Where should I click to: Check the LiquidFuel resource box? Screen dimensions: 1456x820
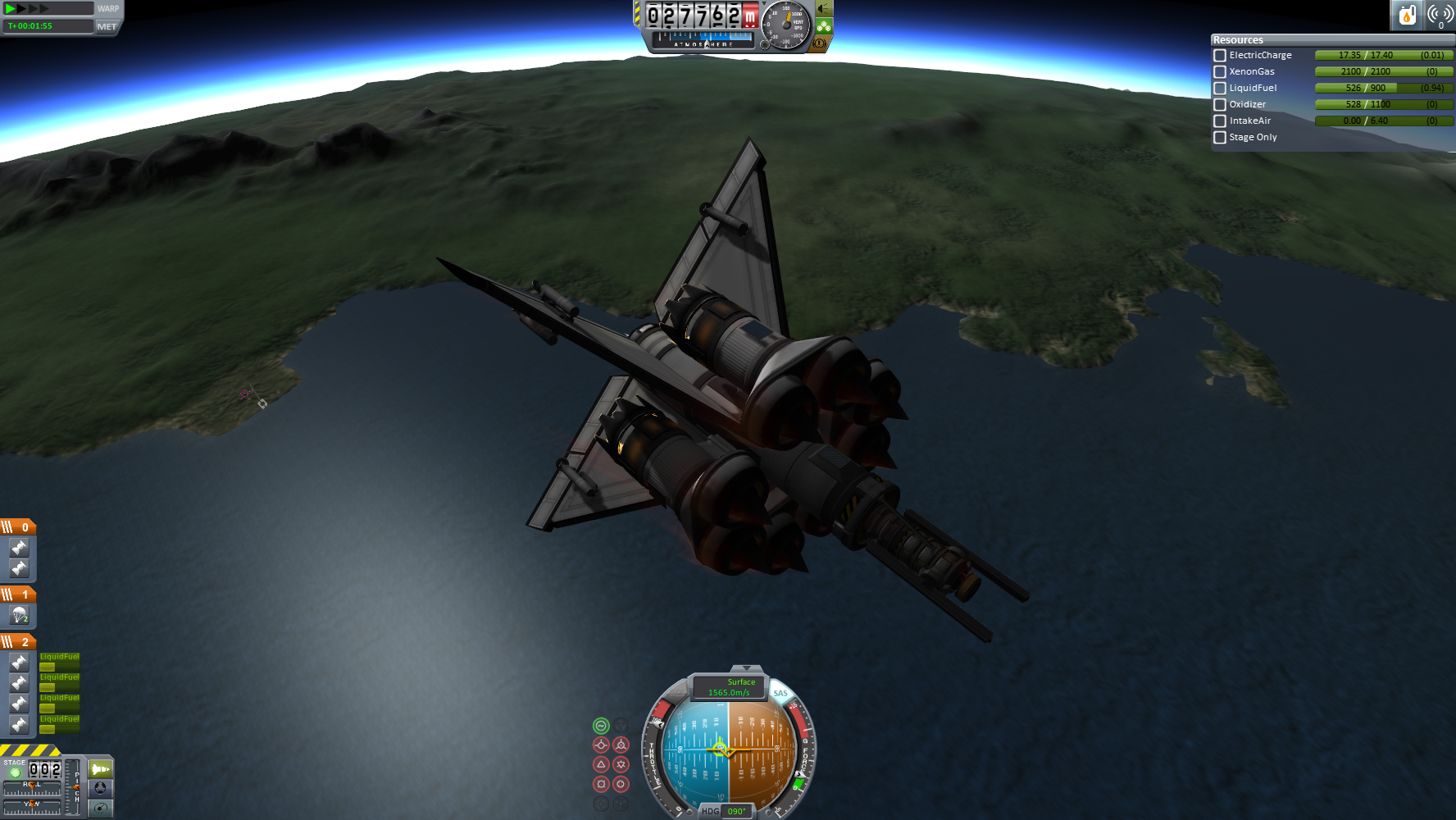click(1220, 89)
